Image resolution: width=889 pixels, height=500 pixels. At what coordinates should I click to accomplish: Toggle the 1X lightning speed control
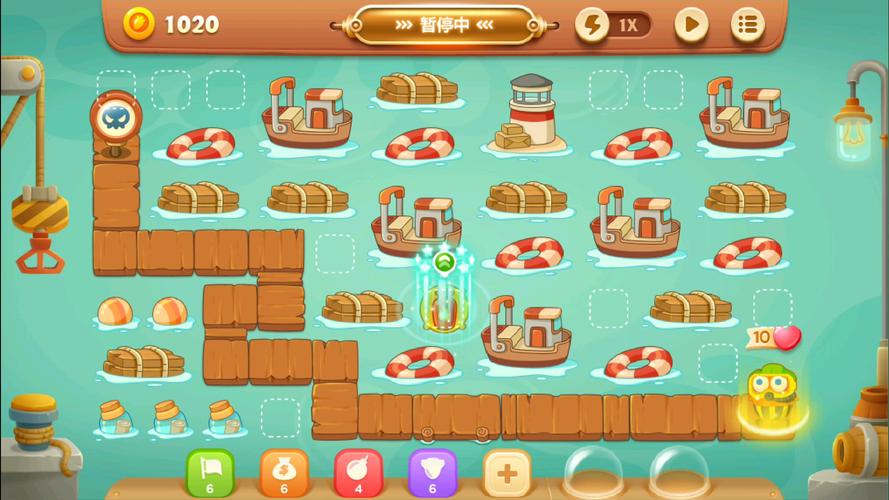pos(613,25)
